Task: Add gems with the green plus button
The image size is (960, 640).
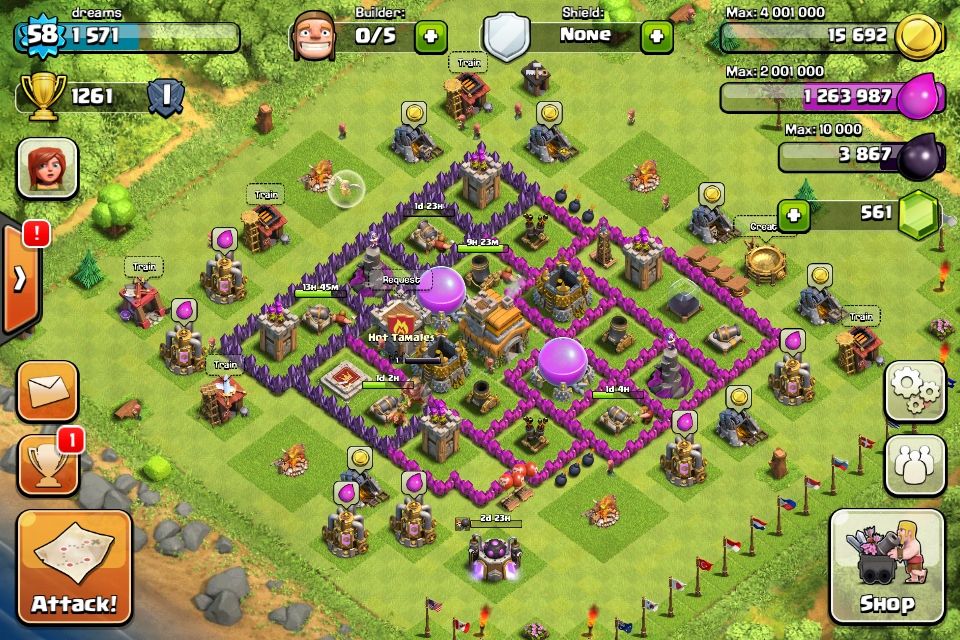Action: (x=794, y=214)
